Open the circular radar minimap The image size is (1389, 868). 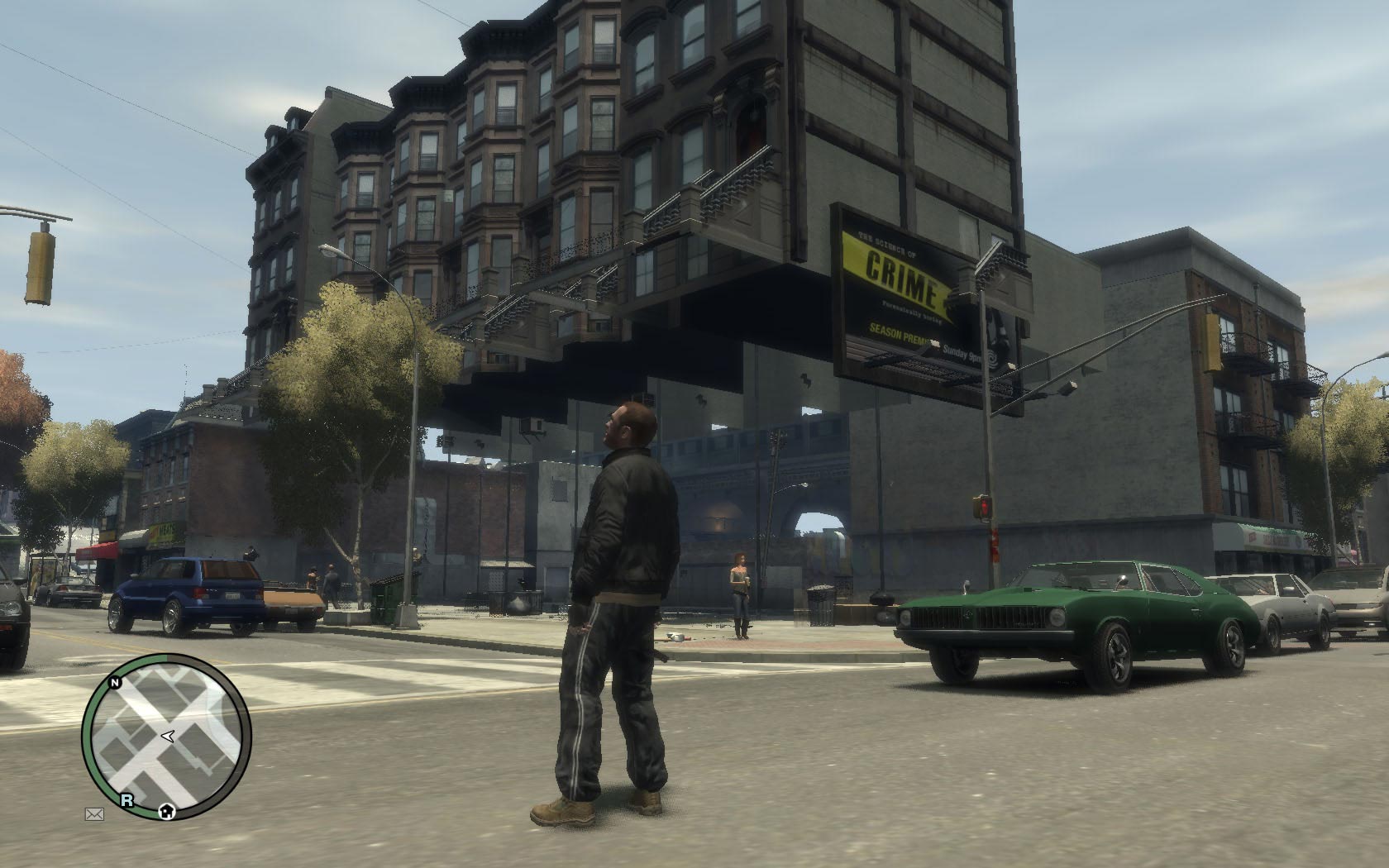pyautogui.click(x=166, y=736)
